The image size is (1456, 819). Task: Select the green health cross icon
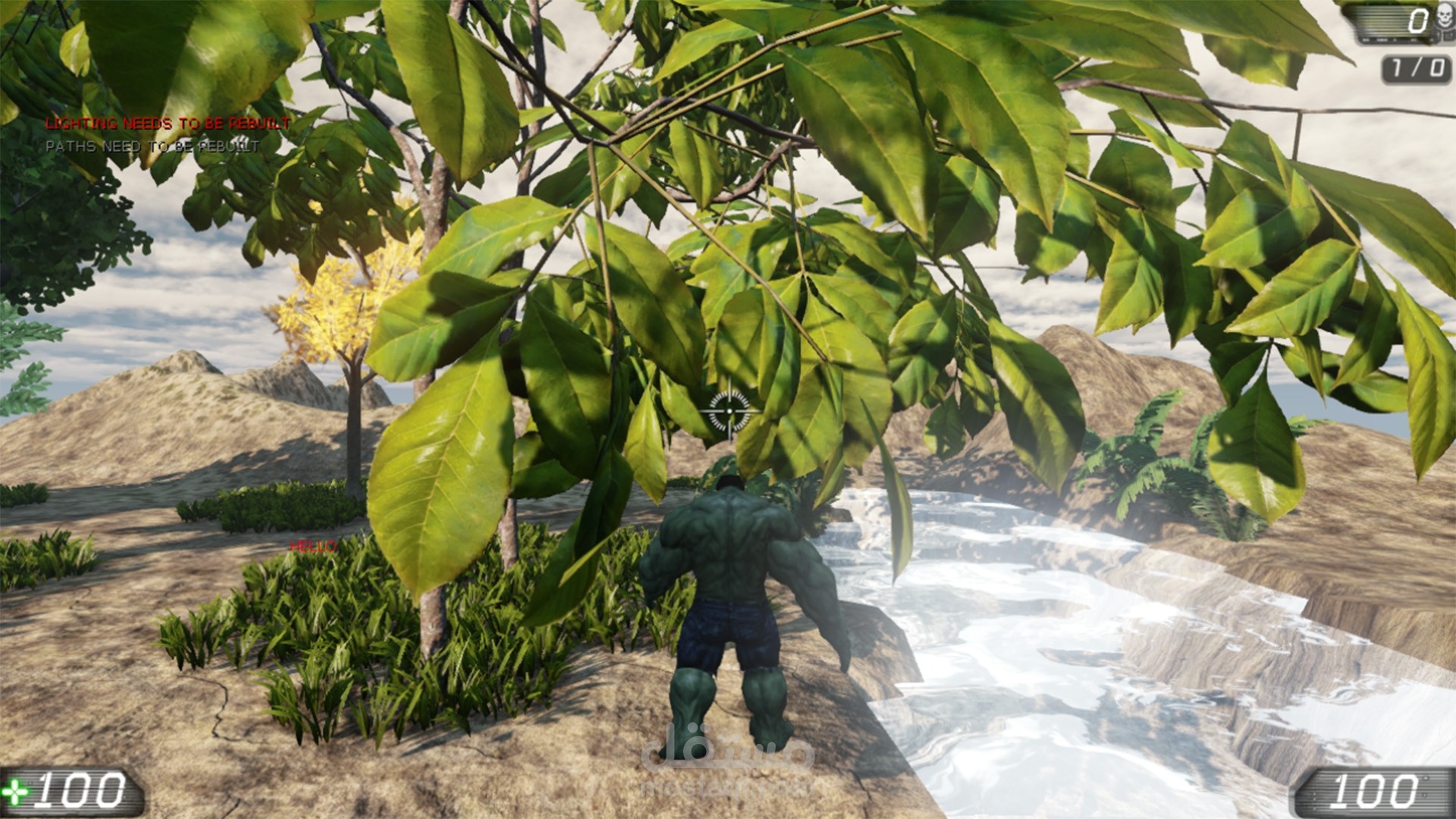(x=14, y=792)
